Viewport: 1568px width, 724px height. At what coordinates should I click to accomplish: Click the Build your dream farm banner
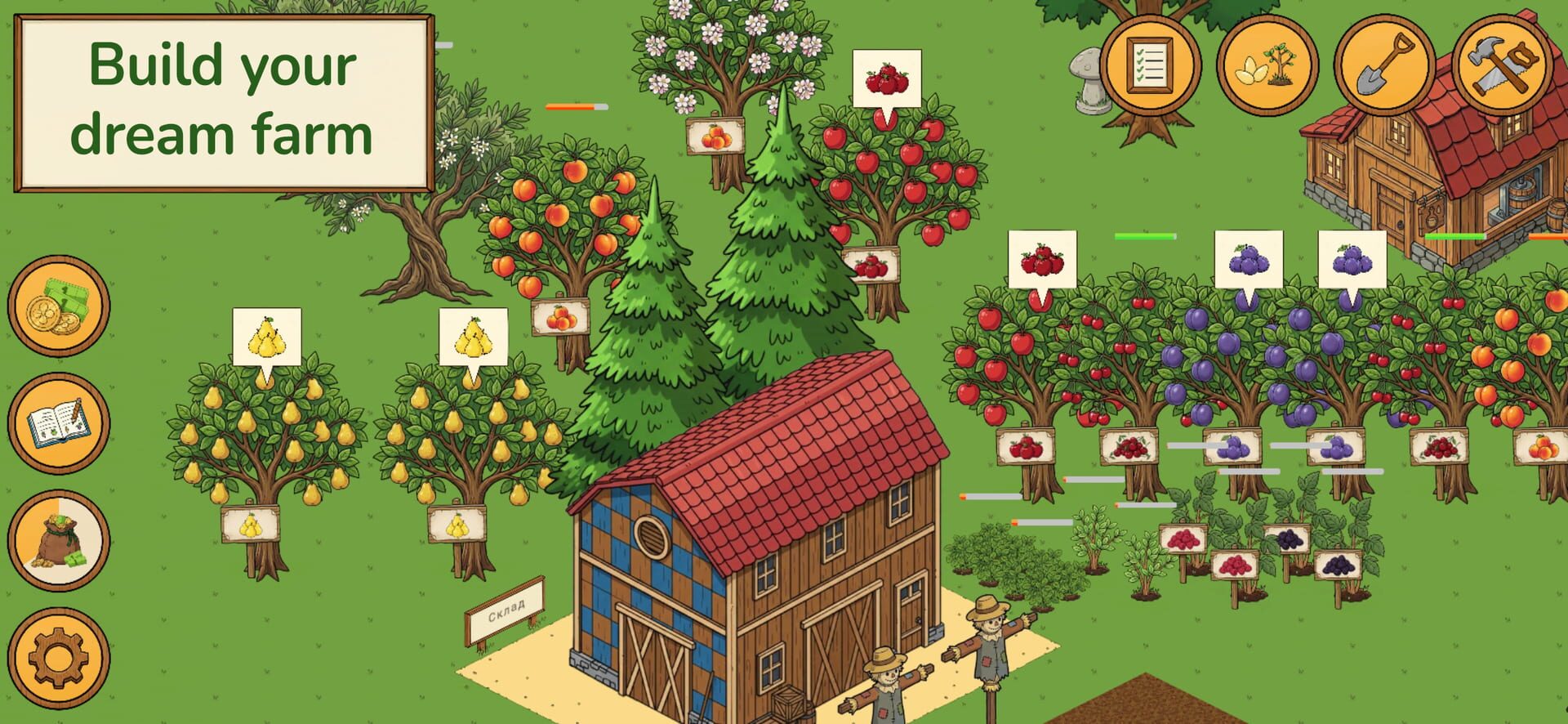[x=223, y=98]
